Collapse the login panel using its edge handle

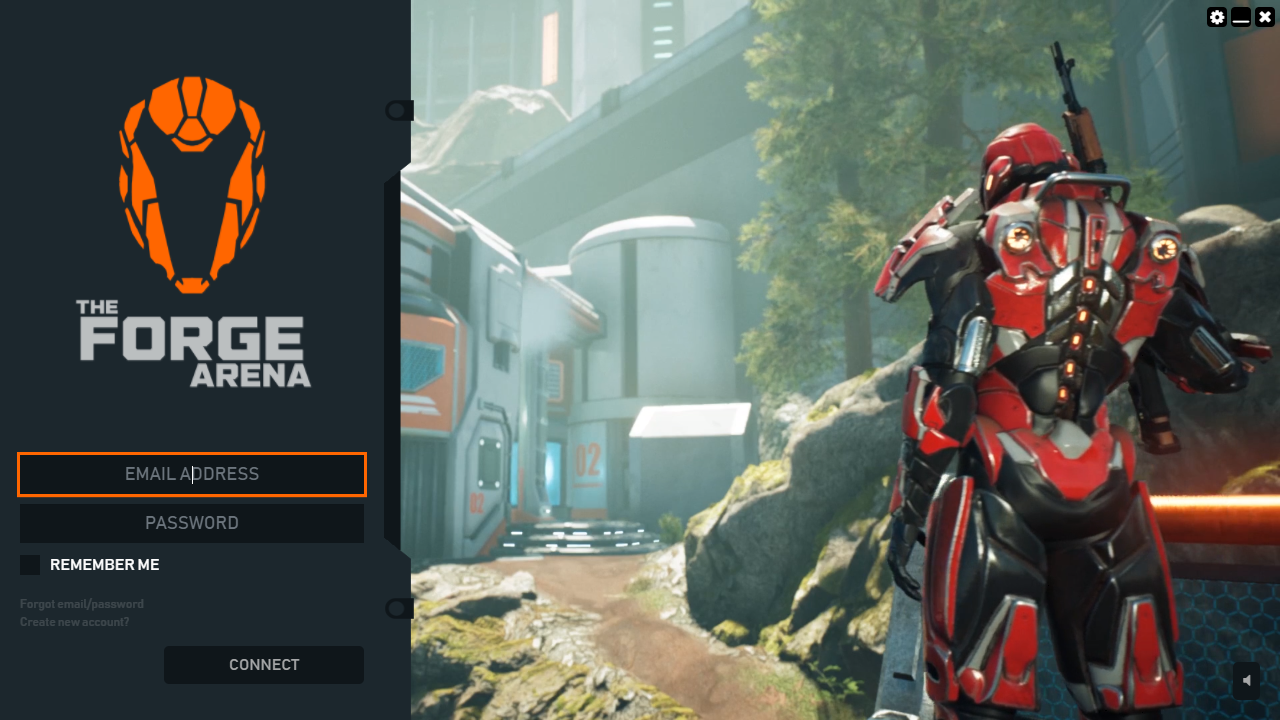coord(398,110)
